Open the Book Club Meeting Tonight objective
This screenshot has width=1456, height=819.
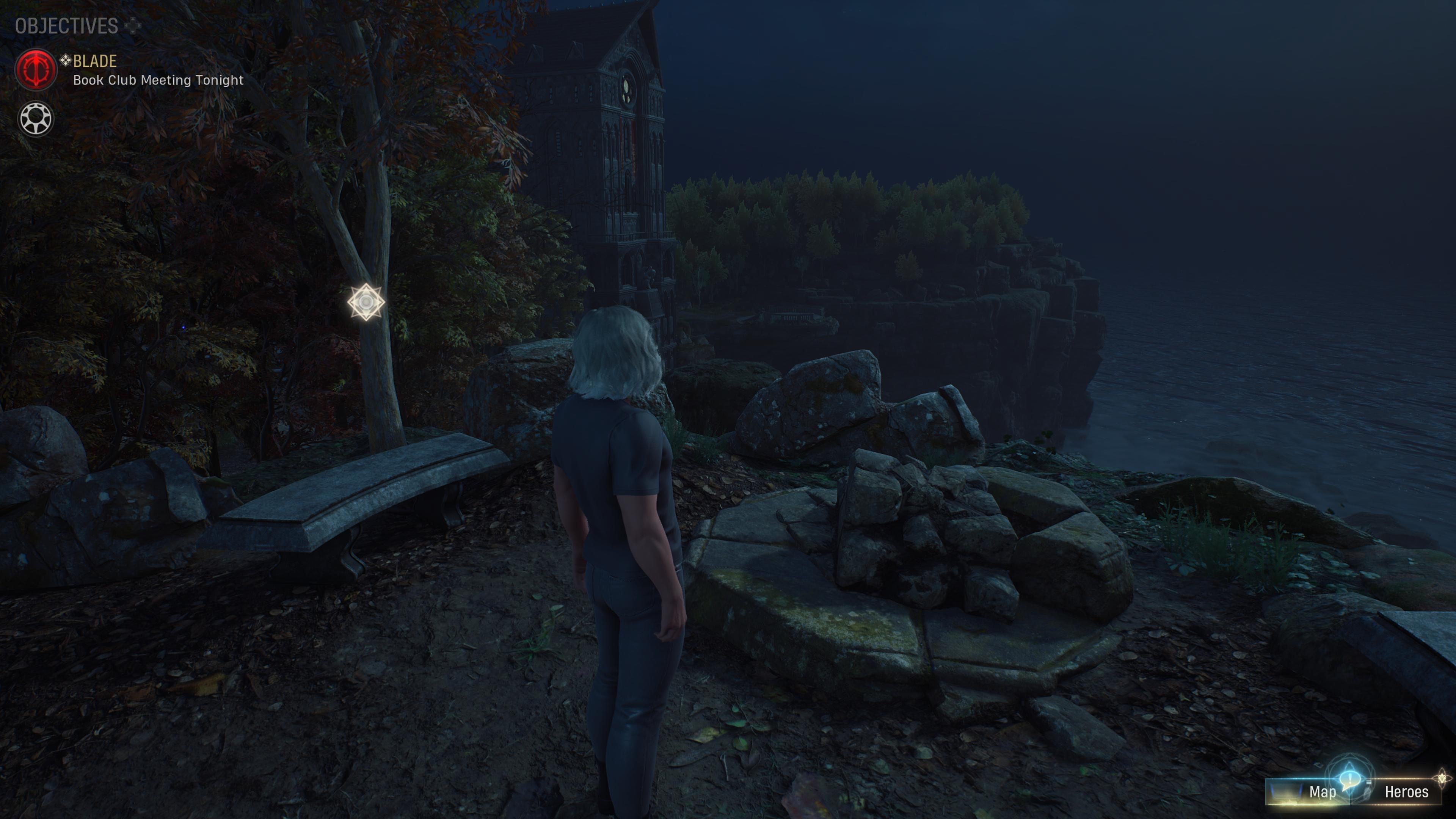158,80
